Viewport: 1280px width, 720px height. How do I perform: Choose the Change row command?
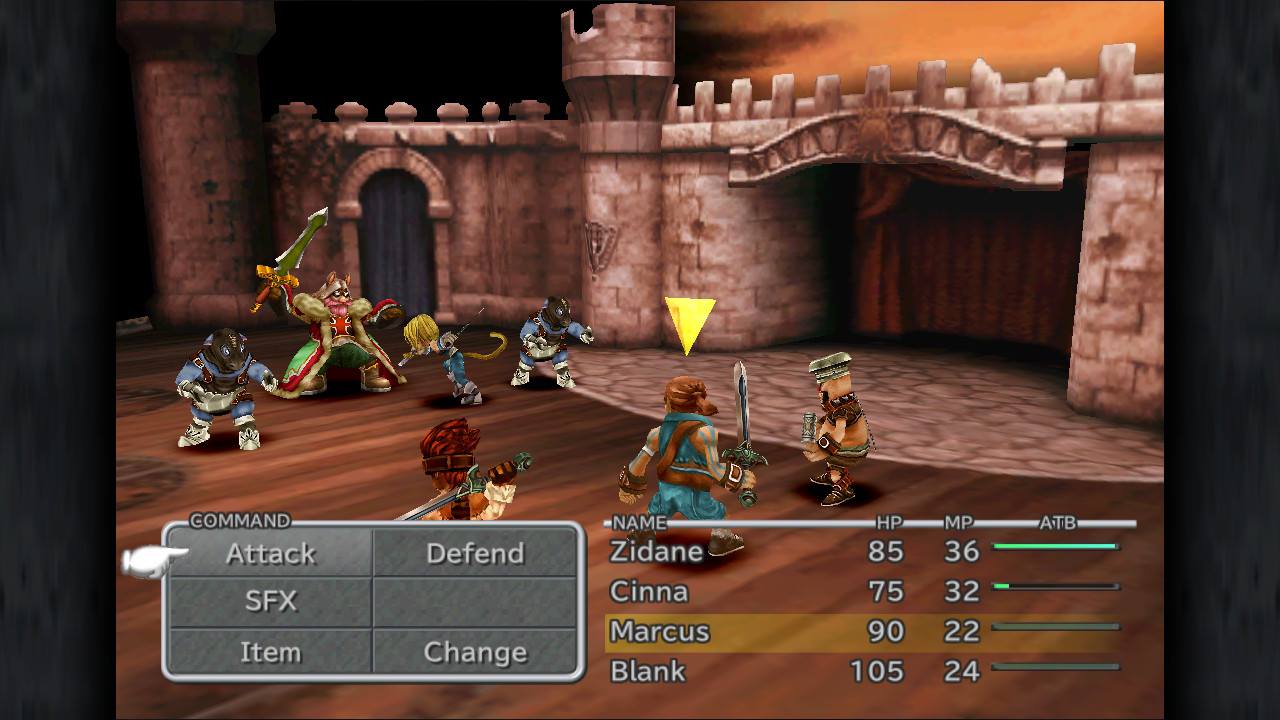pyautogui.click(x=475, y=652)
